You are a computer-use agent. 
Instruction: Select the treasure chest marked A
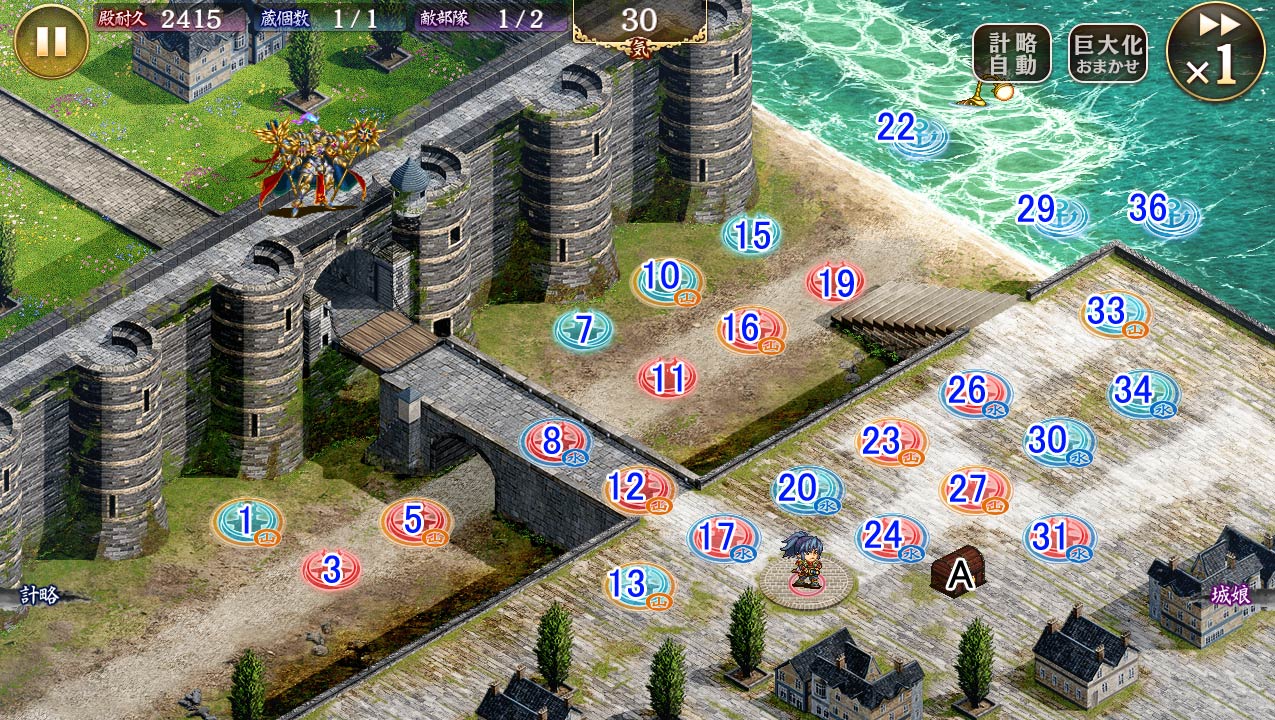959,574
